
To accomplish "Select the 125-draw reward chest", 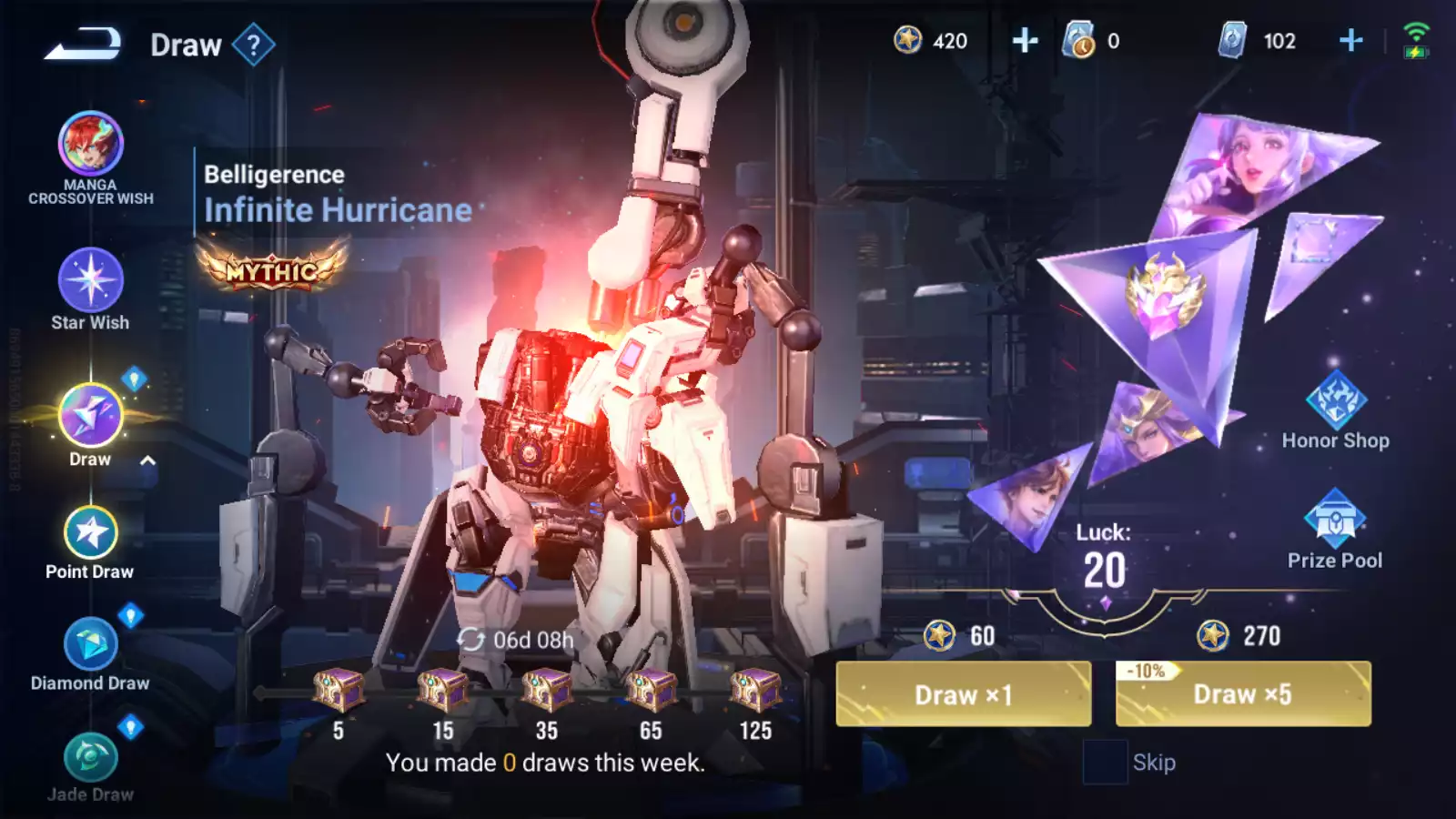I will coord(755,691).
